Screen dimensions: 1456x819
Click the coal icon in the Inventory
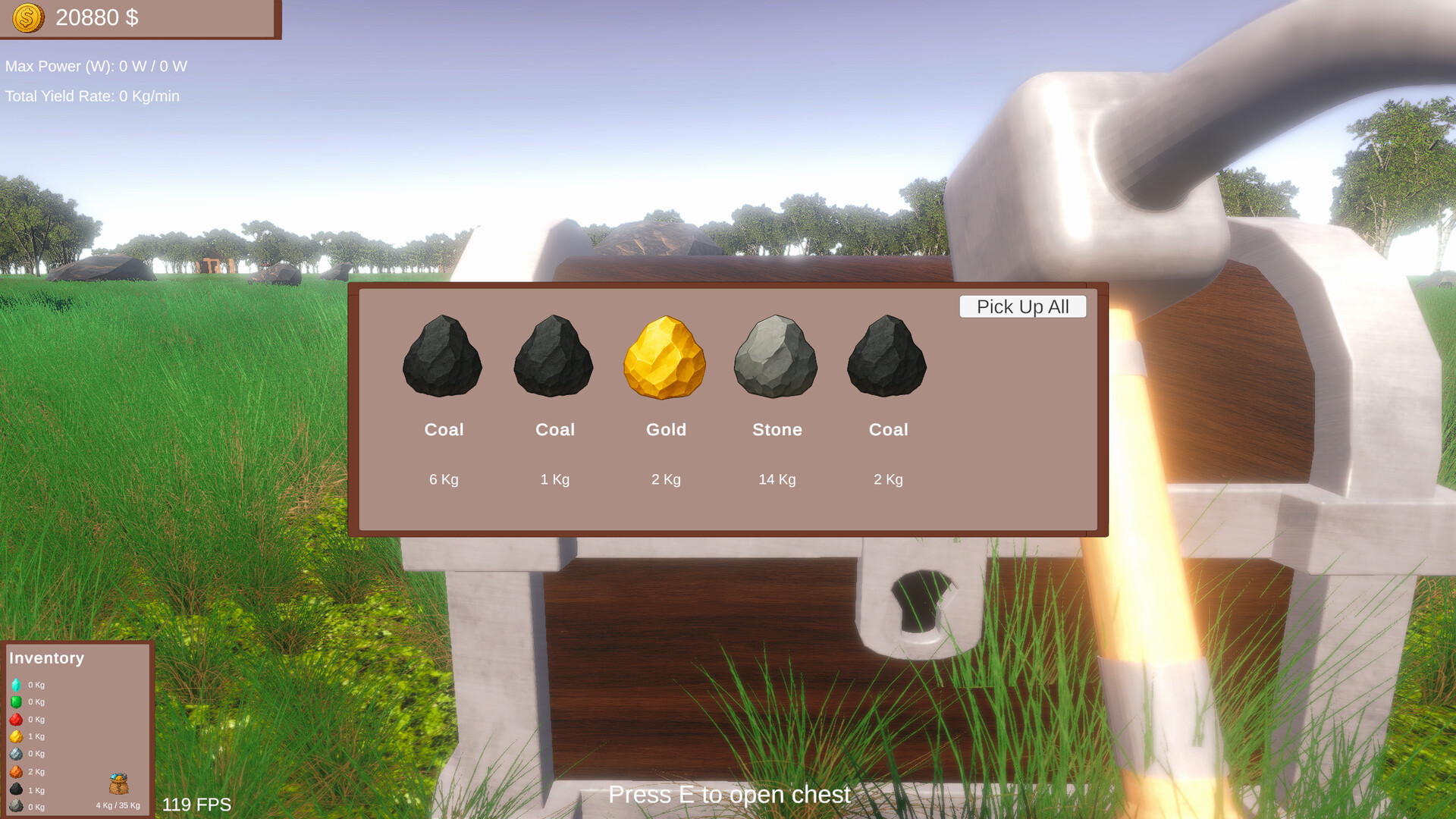[16, 789]
